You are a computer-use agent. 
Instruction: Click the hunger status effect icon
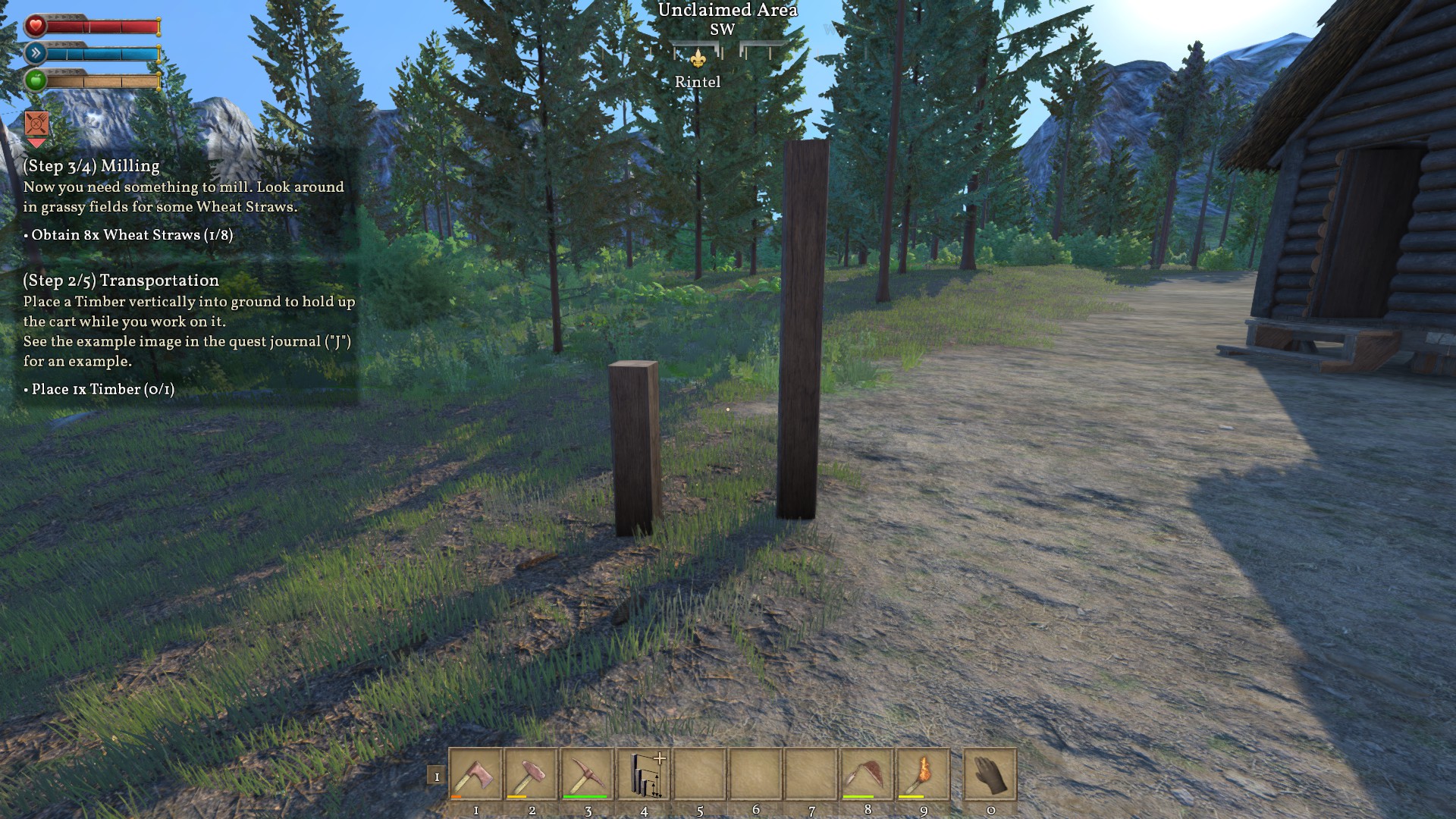[x=36, y=123]
